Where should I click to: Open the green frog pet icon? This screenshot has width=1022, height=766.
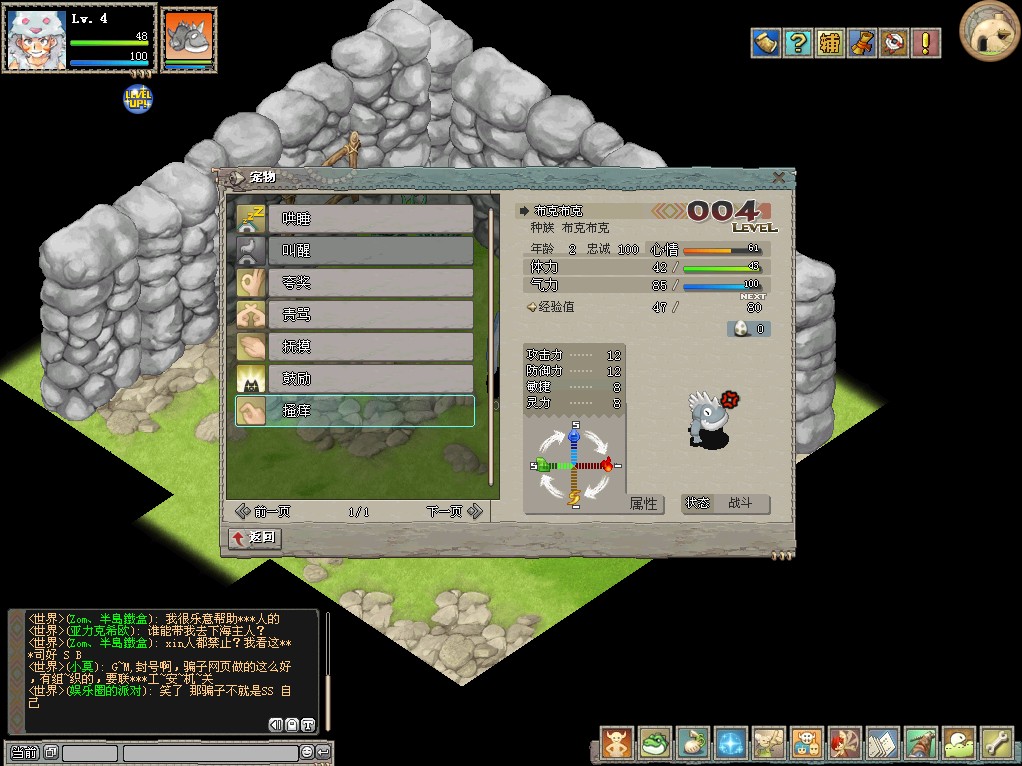655,743
